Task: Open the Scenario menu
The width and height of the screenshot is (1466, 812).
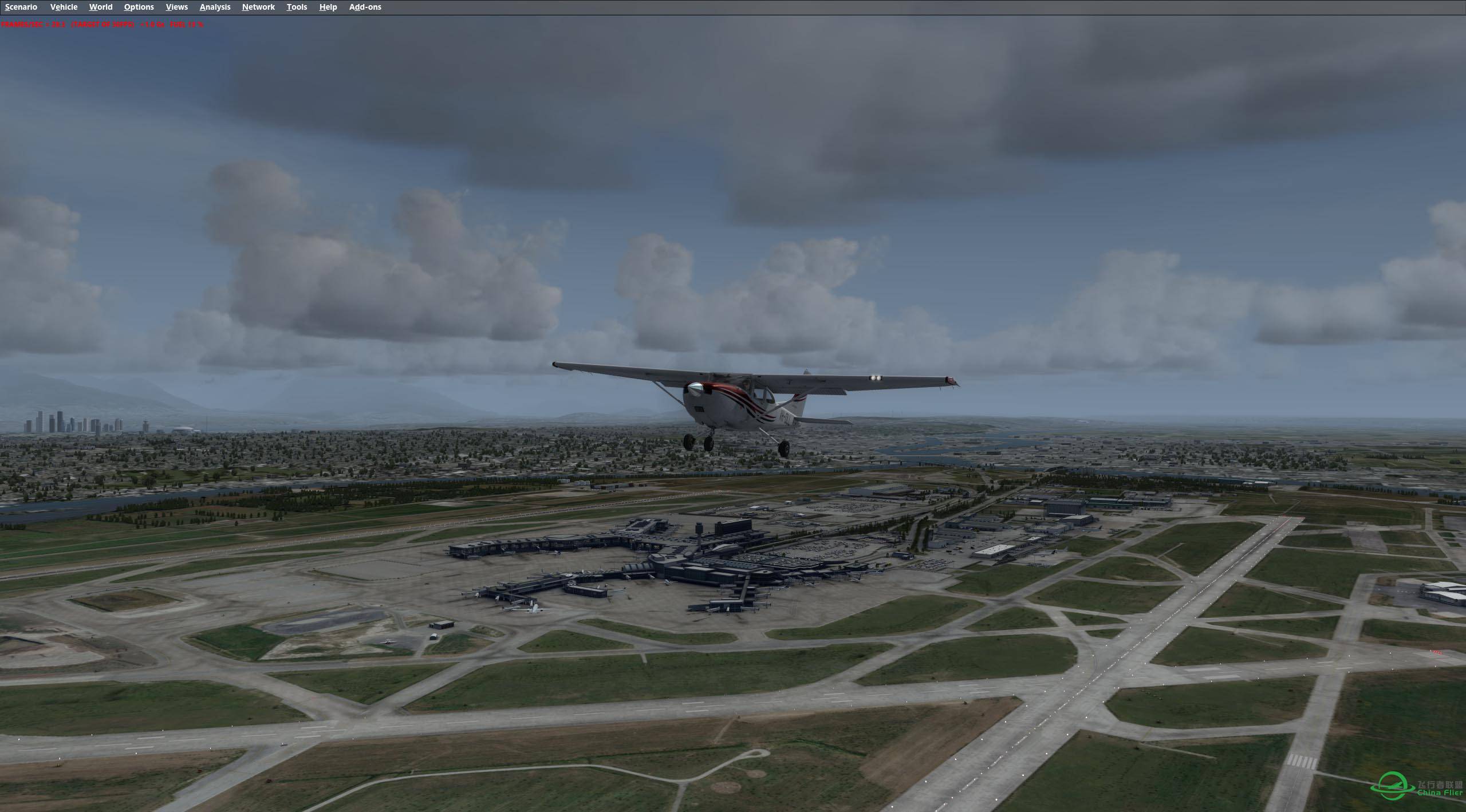Action: pos(21,7)
